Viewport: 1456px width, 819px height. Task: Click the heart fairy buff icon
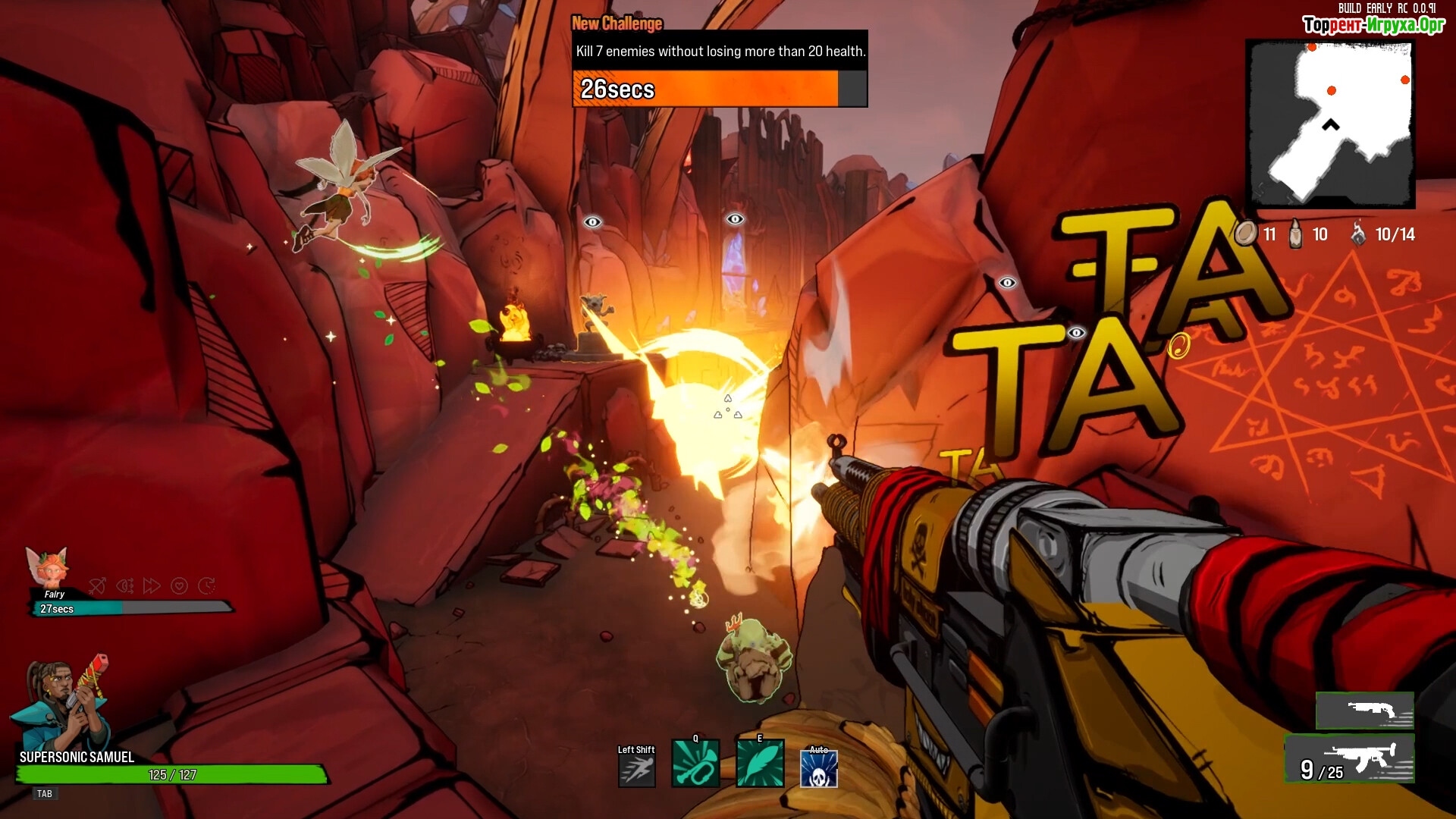[x=179, y=585]
